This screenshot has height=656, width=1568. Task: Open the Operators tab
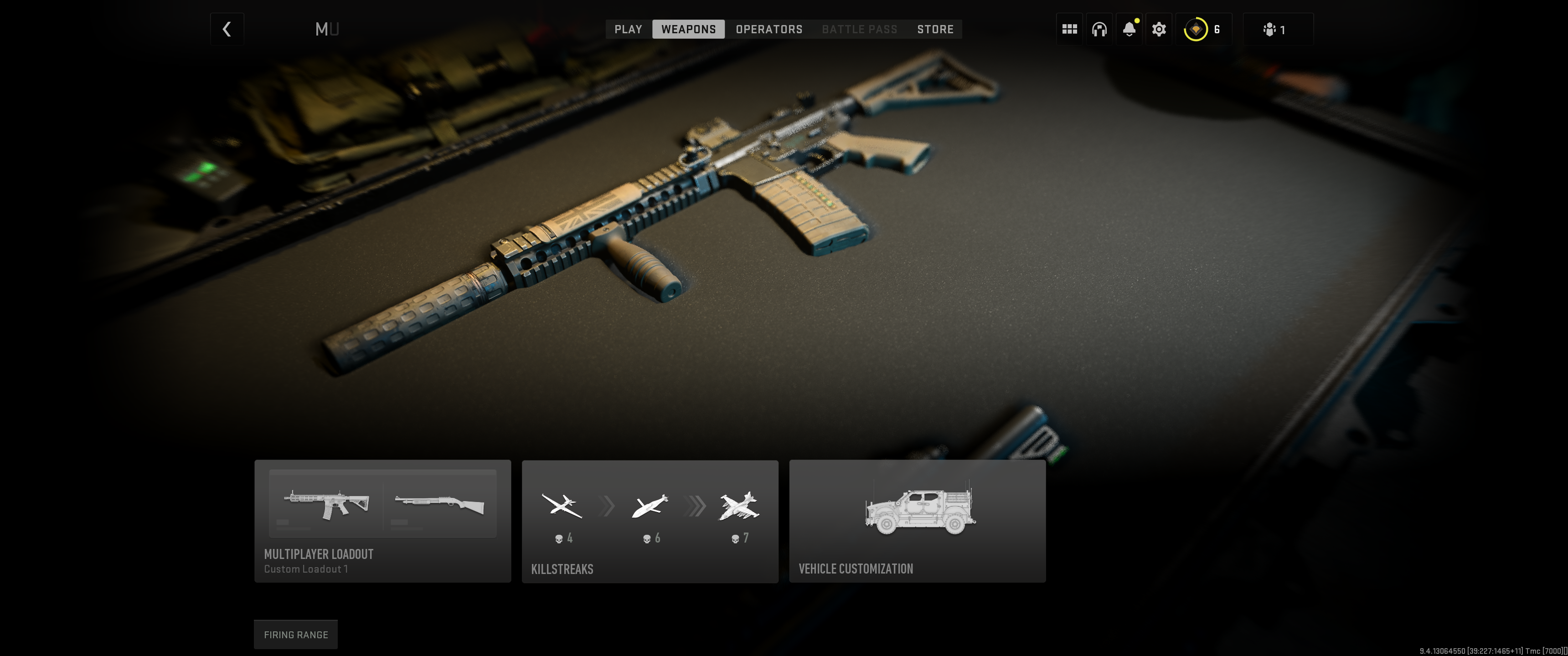click(x=768, y=29)
